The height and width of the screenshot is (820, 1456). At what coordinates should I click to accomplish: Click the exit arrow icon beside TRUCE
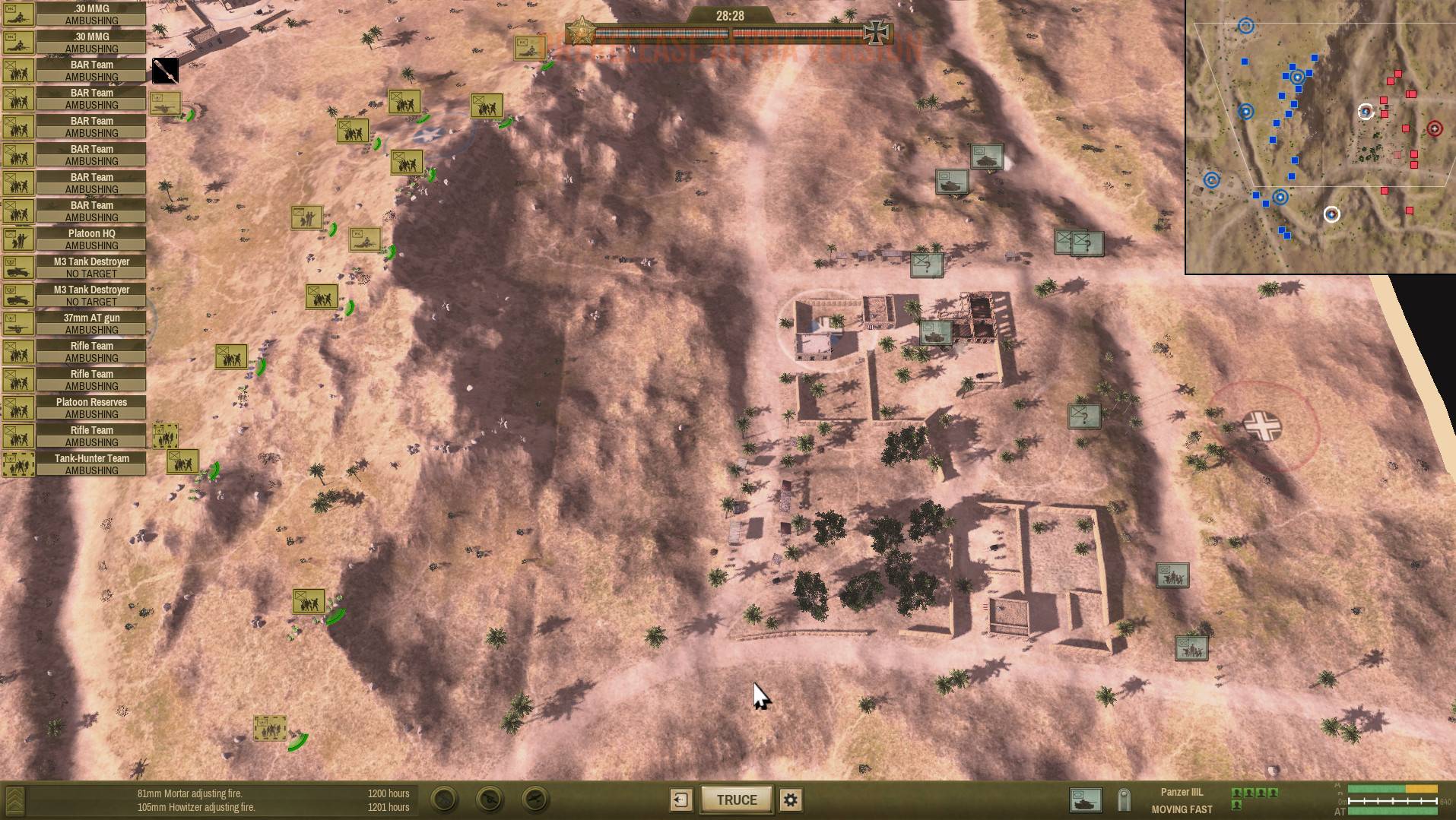click(x=680, y=799)
